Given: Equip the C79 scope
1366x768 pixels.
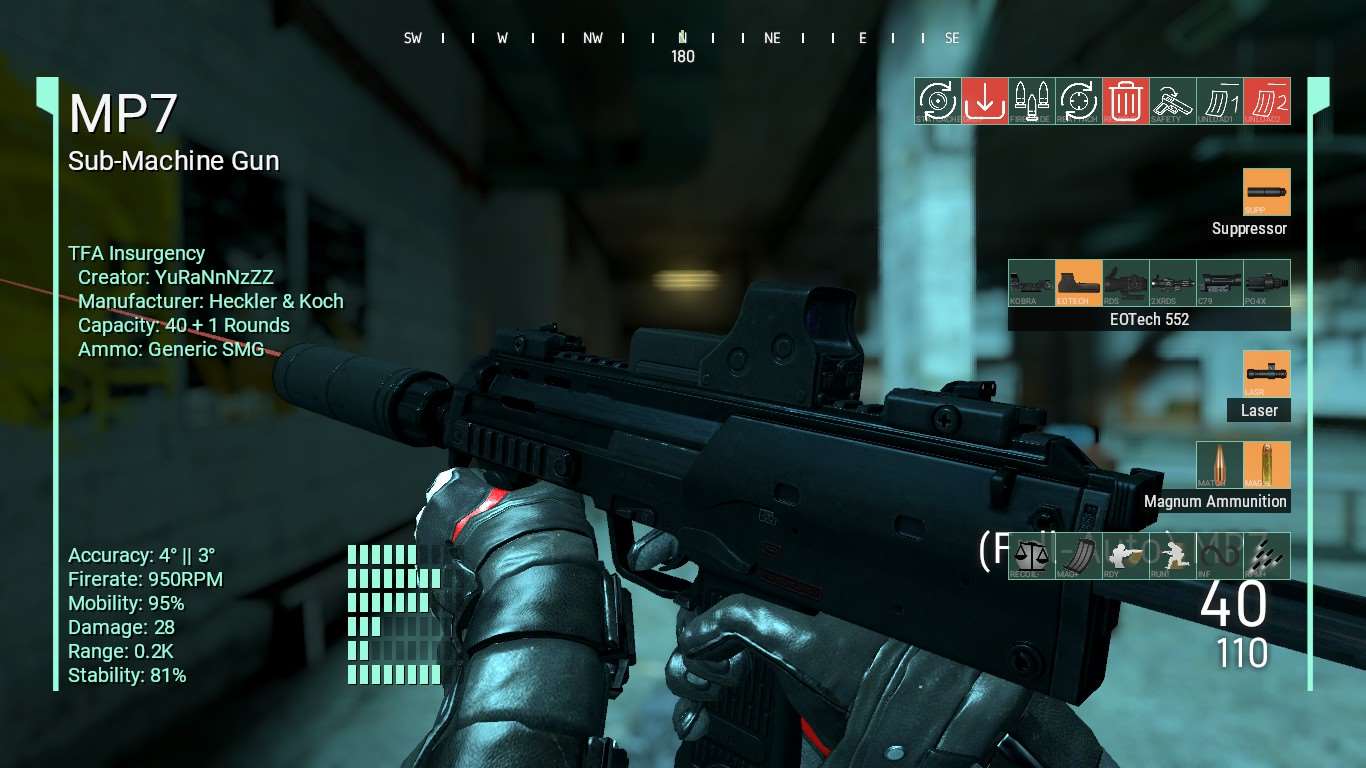Looking at the screenshot, I should coord(1219,283).
